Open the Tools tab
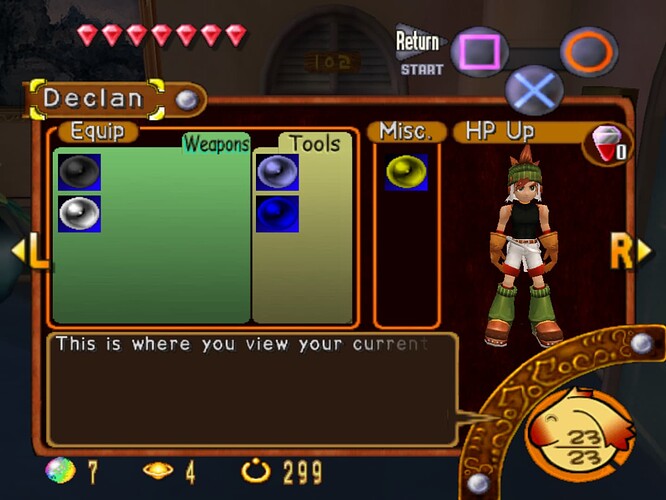This screenshot has width=666, height=500. click(x=315, y=144)
